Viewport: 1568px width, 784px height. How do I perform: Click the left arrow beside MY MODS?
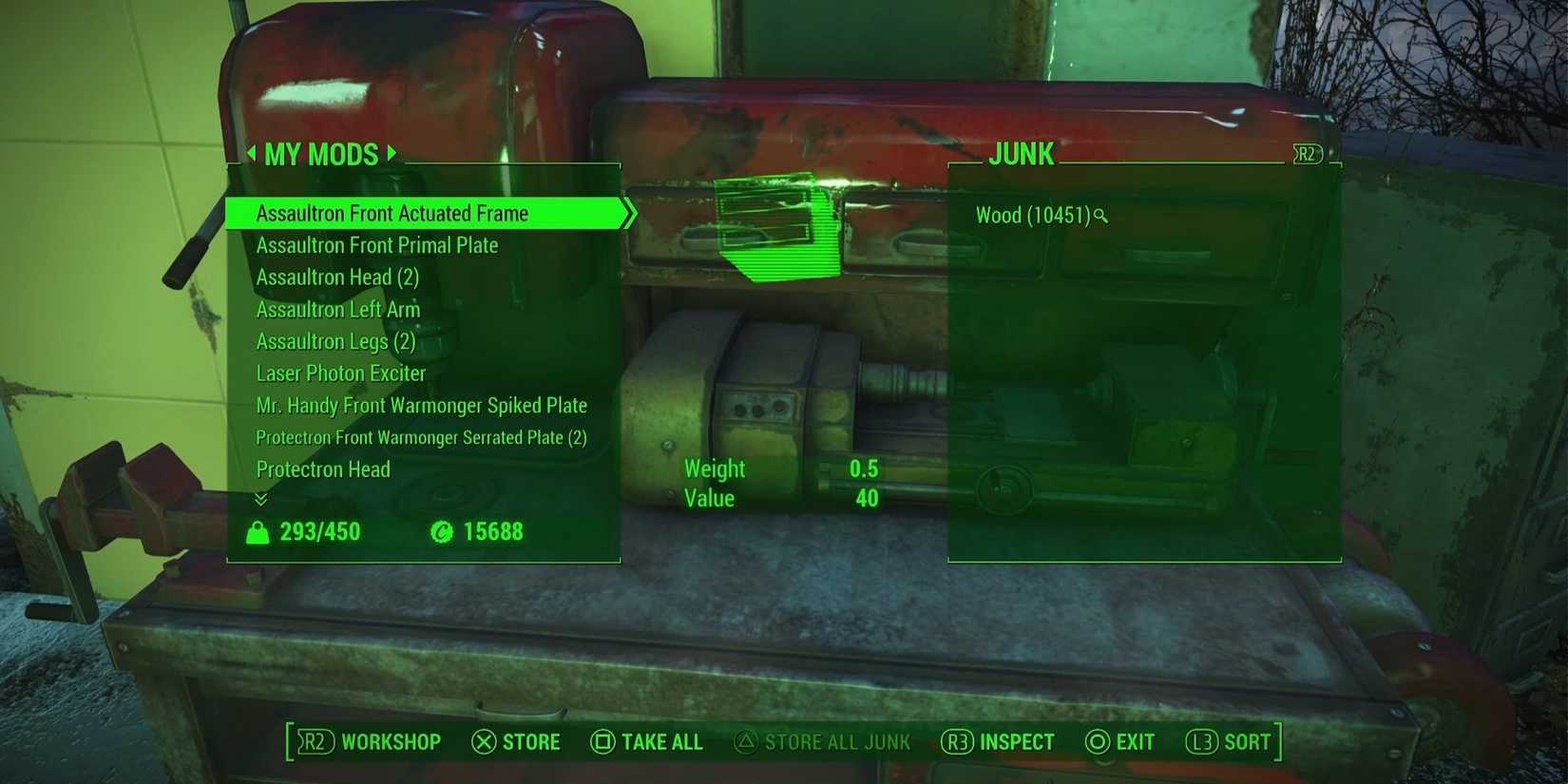tap(253, 153)
